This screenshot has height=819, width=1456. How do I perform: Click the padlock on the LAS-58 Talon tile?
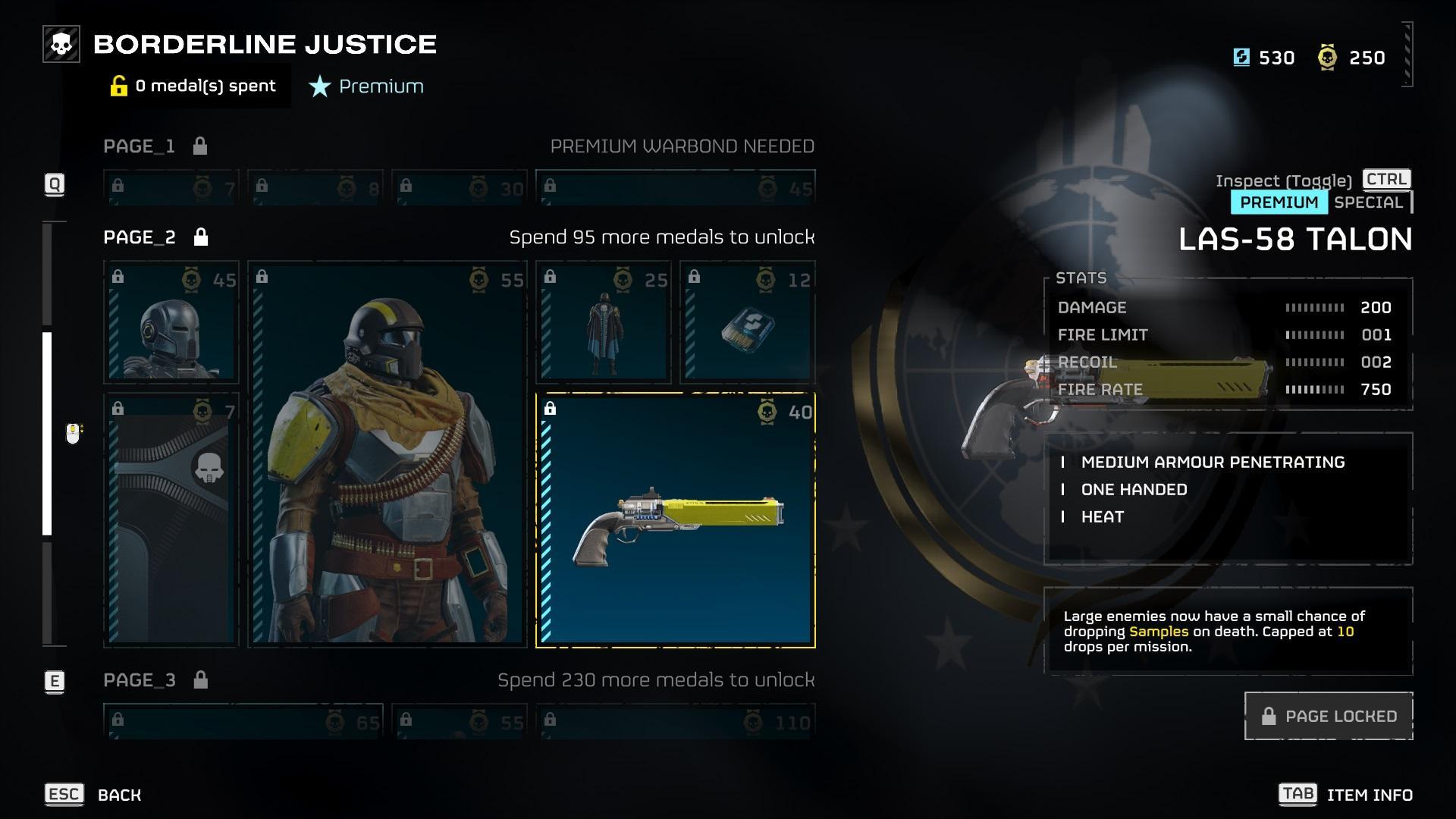(x=551, y=409)
